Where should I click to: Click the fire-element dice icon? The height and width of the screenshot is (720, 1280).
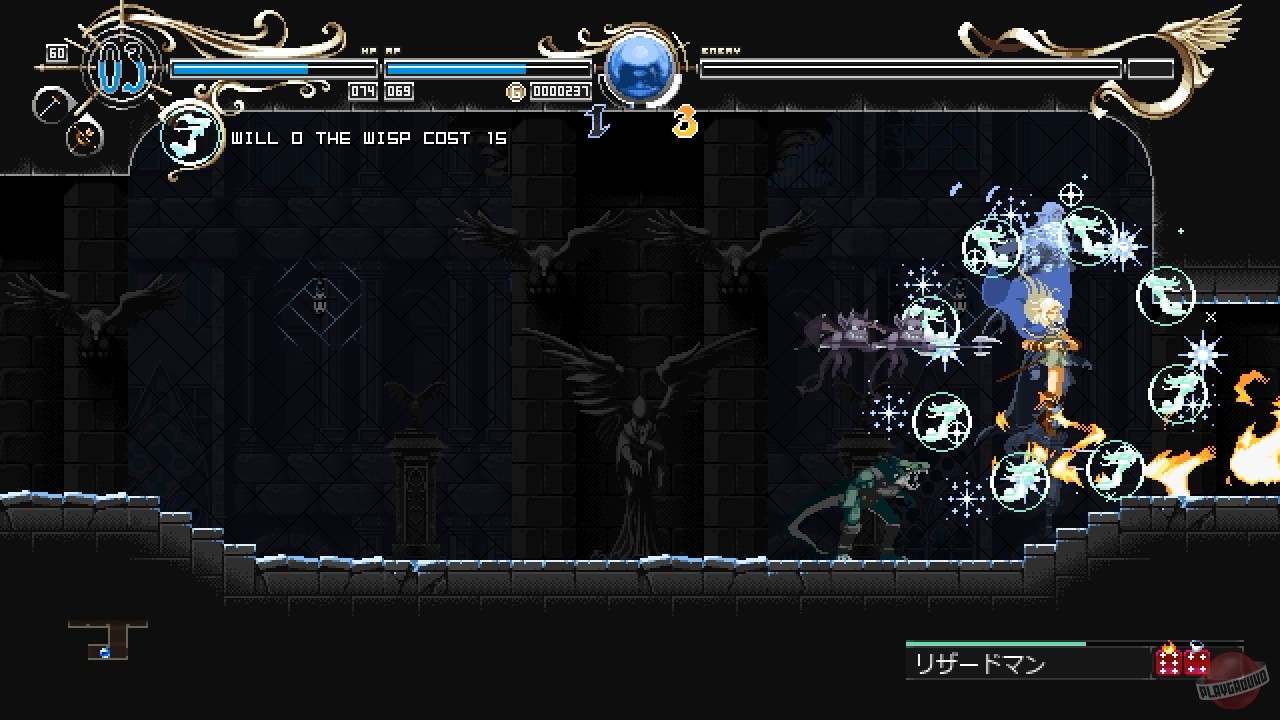(1168, 662)
